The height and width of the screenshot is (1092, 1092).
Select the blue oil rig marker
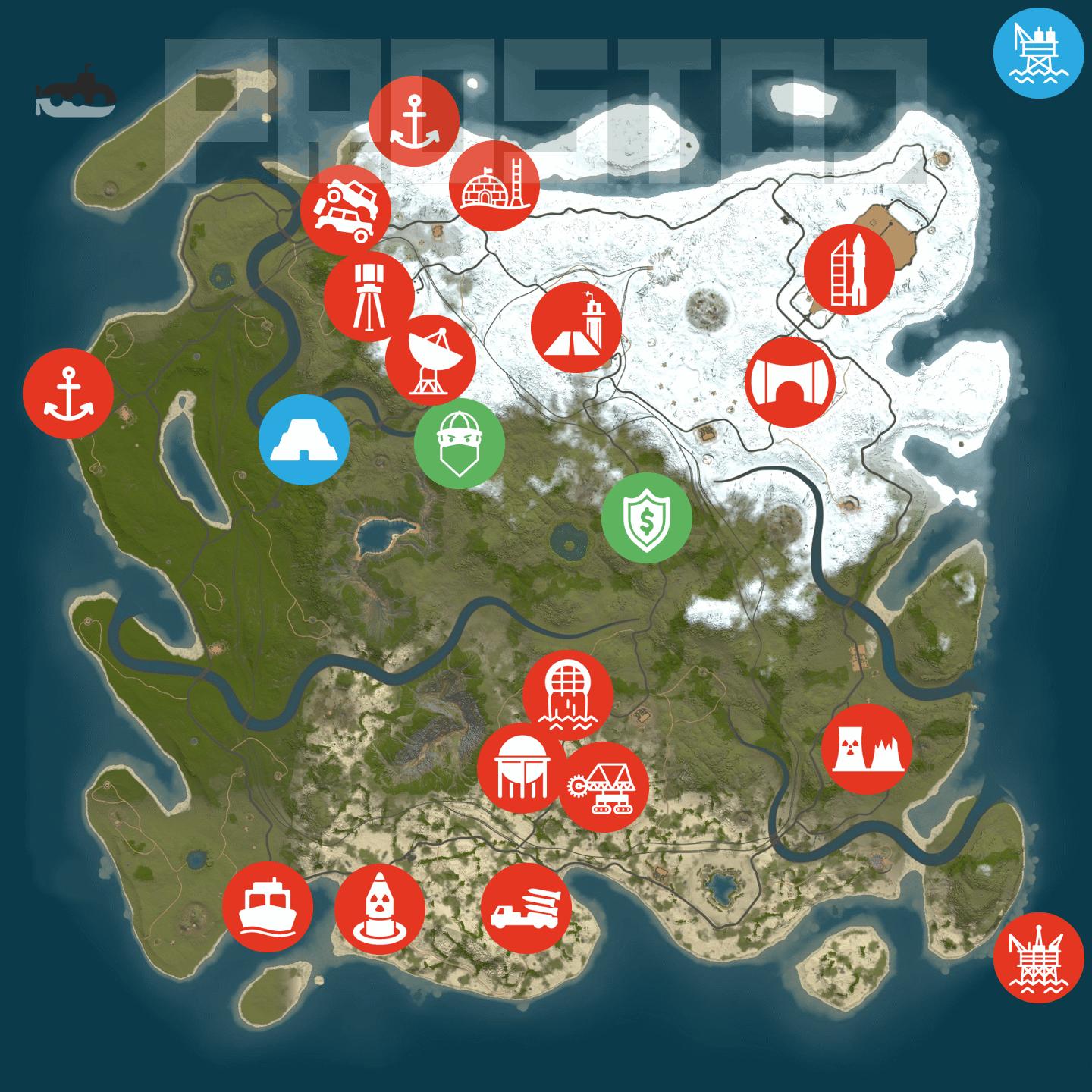1038,52
